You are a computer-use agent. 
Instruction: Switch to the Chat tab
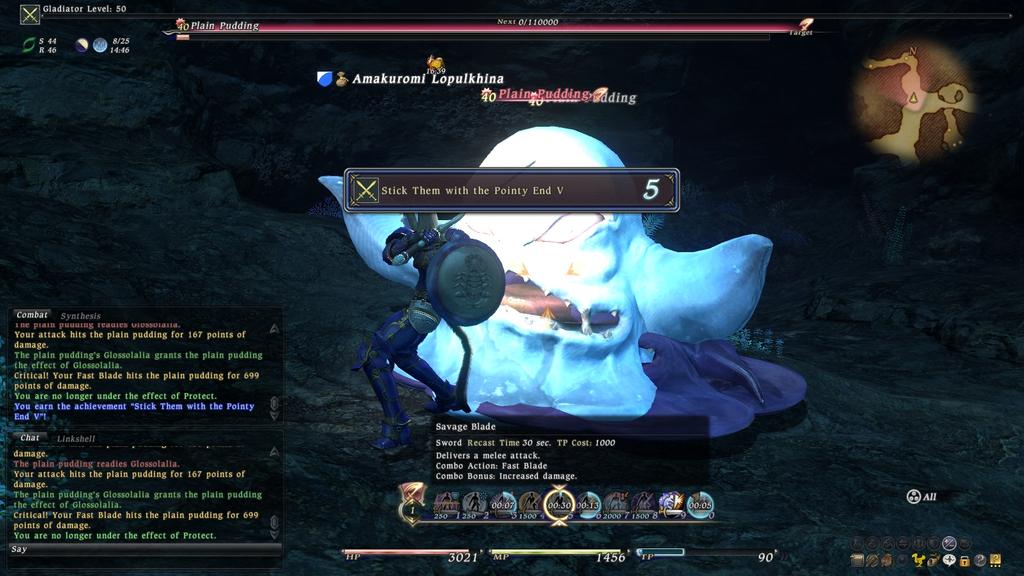tap(29, 437)
